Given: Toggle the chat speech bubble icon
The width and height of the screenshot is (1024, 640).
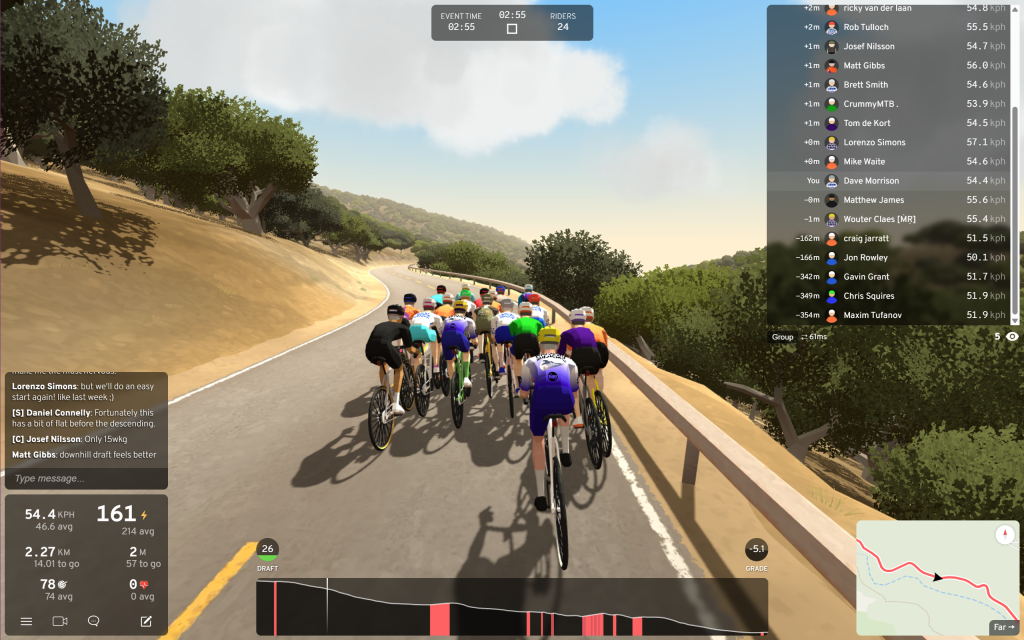Looking at the screenshot, I should tap(94, 621).
